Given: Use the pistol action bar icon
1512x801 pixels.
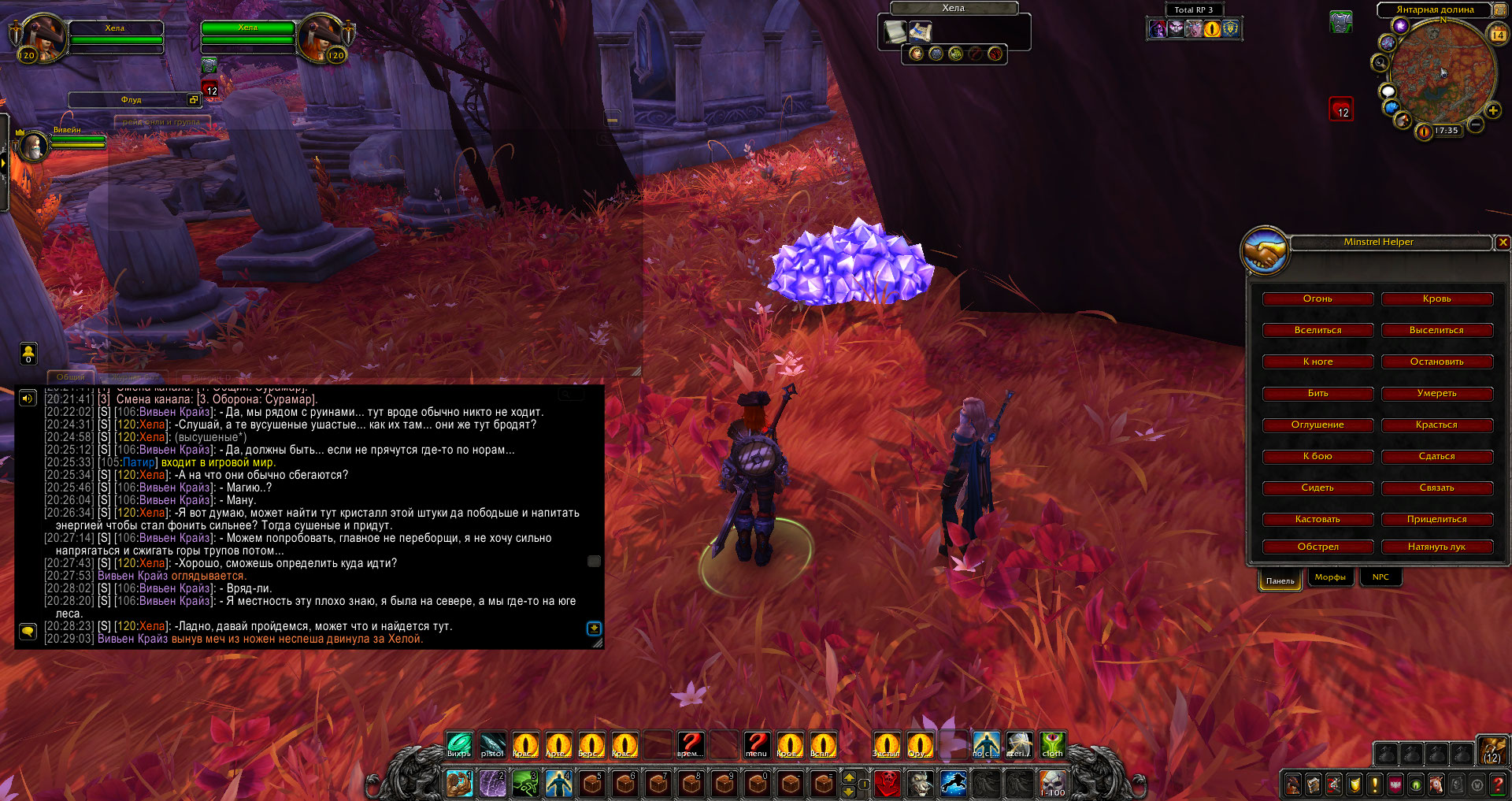Looking at the screenshot, I should pos(492,744).
